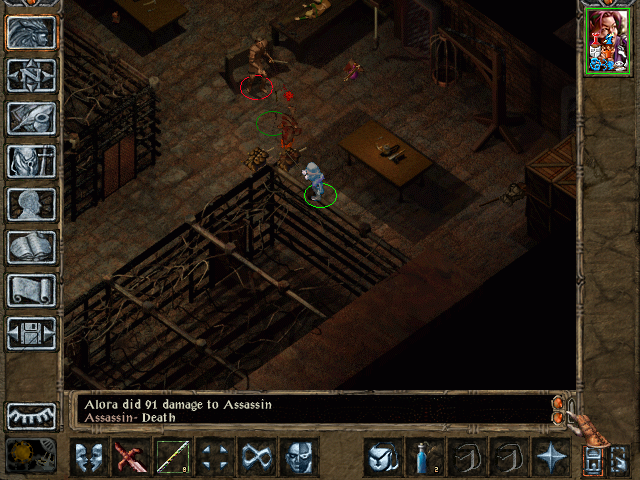Screen dimensions: 640x480
Task: Select Alora's character portrait
Action: coord(607,42)
